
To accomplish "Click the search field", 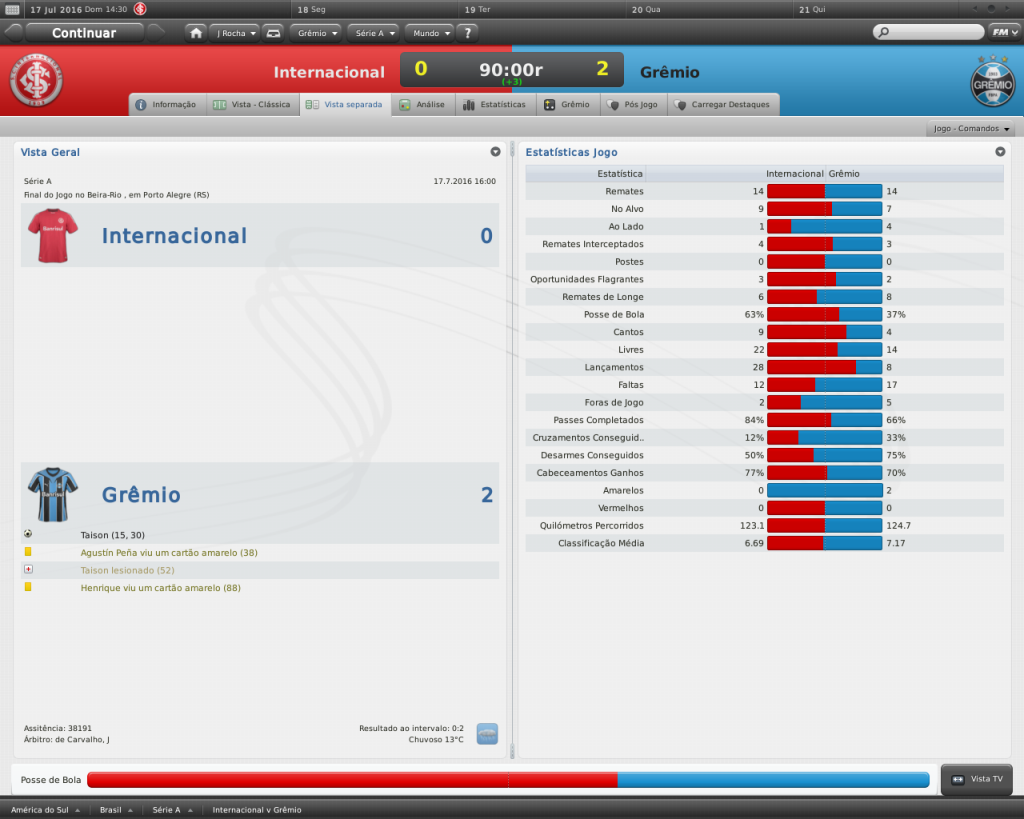I will [x=928, y=32].
